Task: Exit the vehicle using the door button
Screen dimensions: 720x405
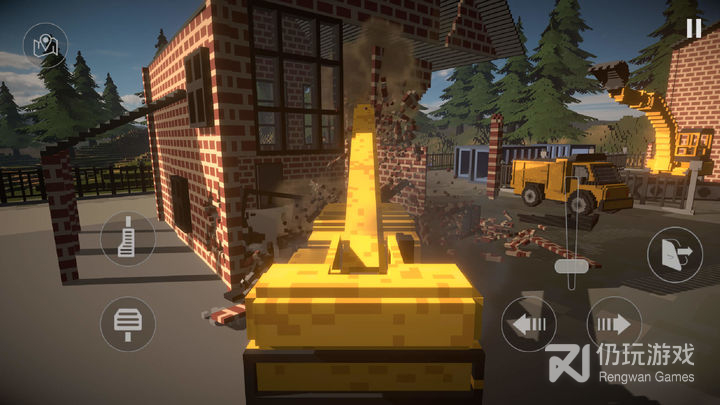Action: pos(674,254)
